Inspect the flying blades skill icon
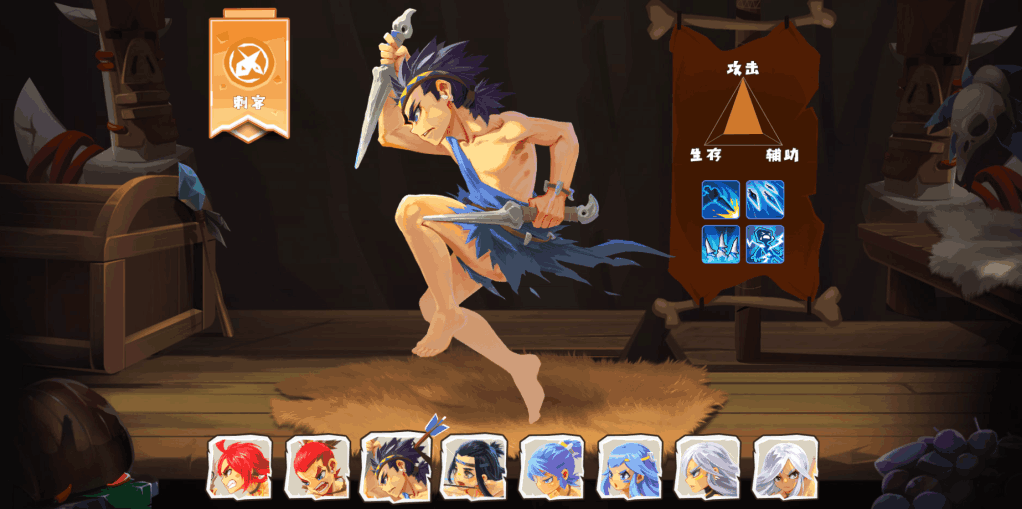 (765, 199)
